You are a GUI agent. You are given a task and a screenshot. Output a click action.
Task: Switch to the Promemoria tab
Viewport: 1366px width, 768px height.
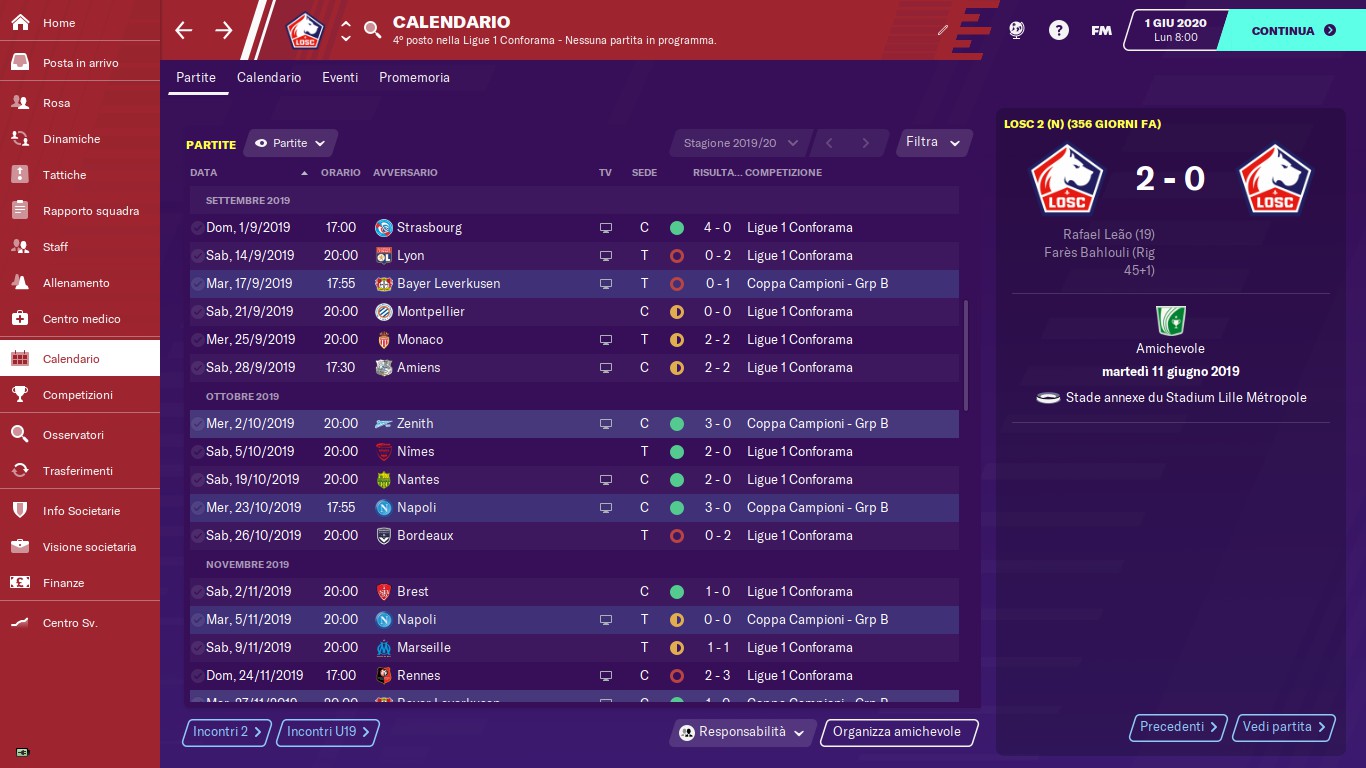(x=414, y=77)
